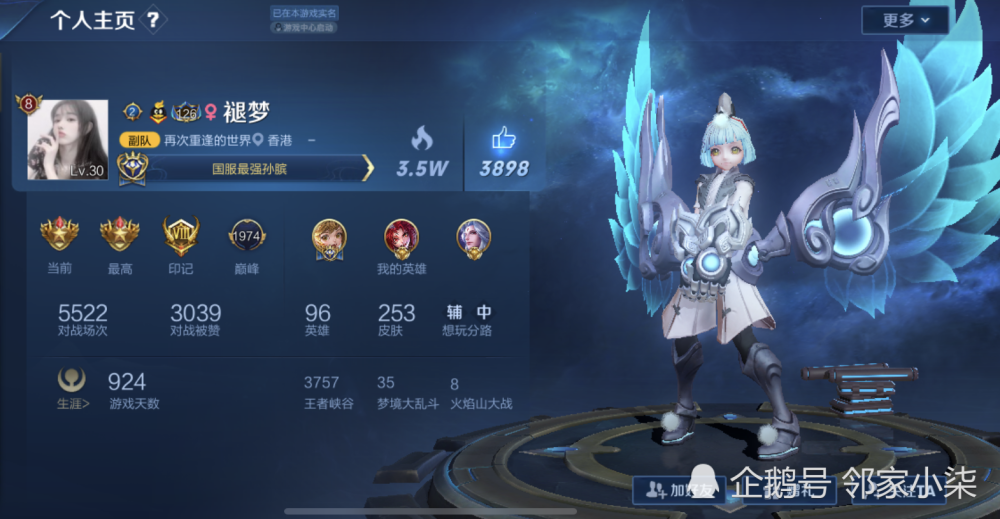Select the red-haired hero portrait

click(401, 237)
